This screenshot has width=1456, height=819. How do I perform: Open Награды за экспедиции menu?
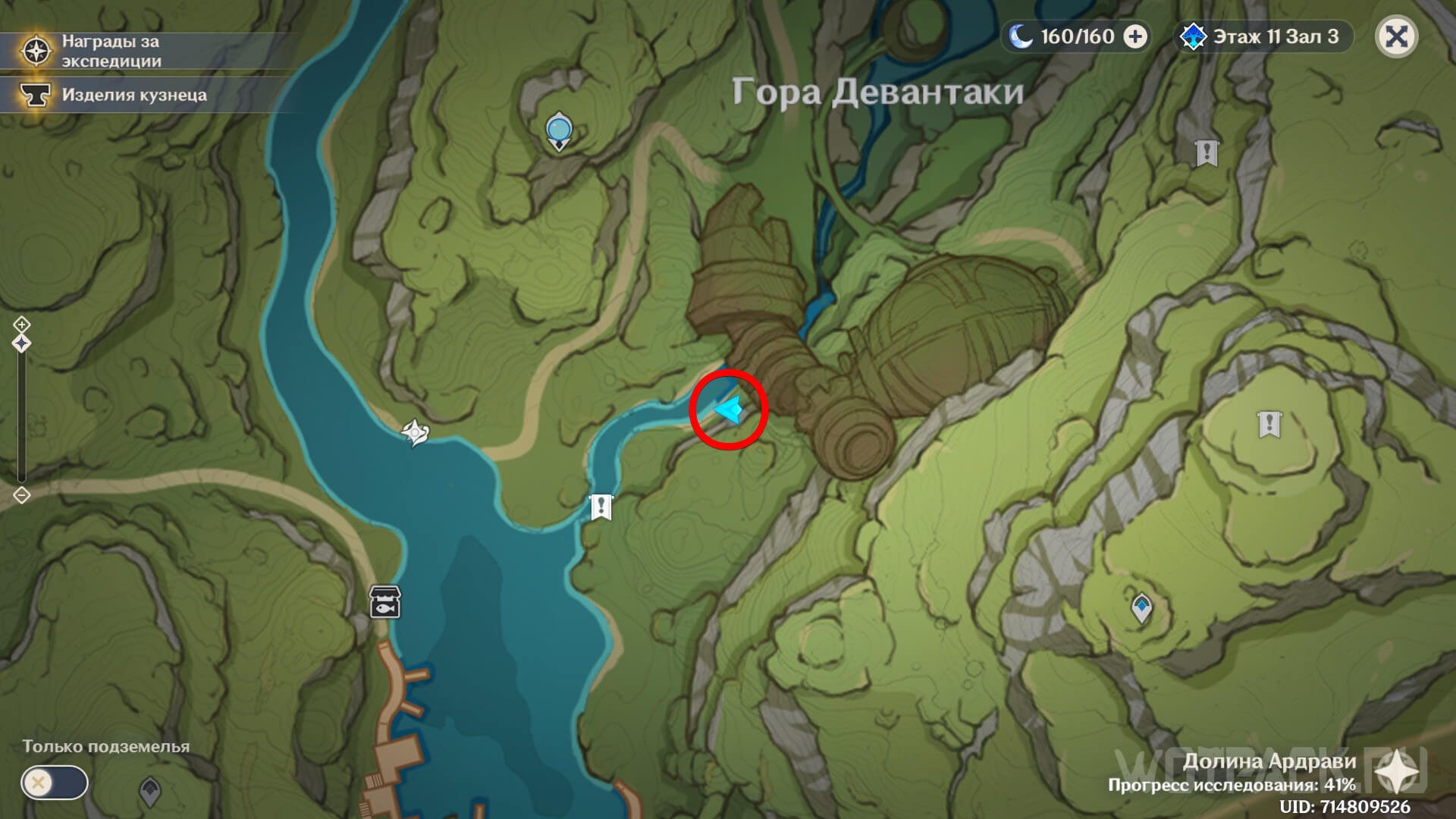pos(110,51)
